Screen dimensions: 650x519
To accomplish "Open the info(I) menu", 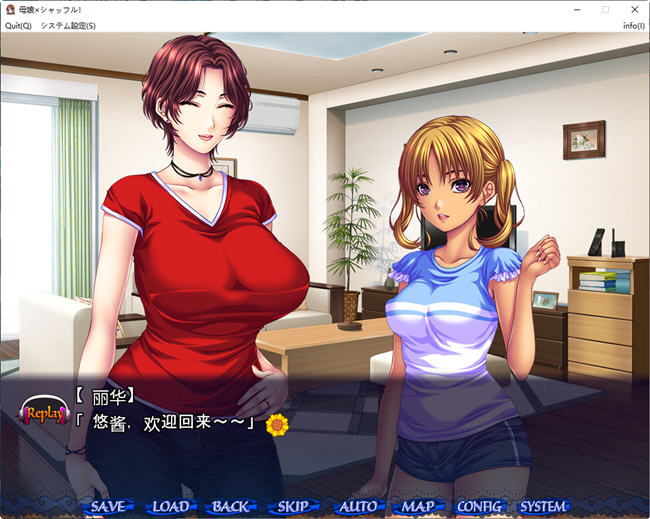I will [633, 25].
